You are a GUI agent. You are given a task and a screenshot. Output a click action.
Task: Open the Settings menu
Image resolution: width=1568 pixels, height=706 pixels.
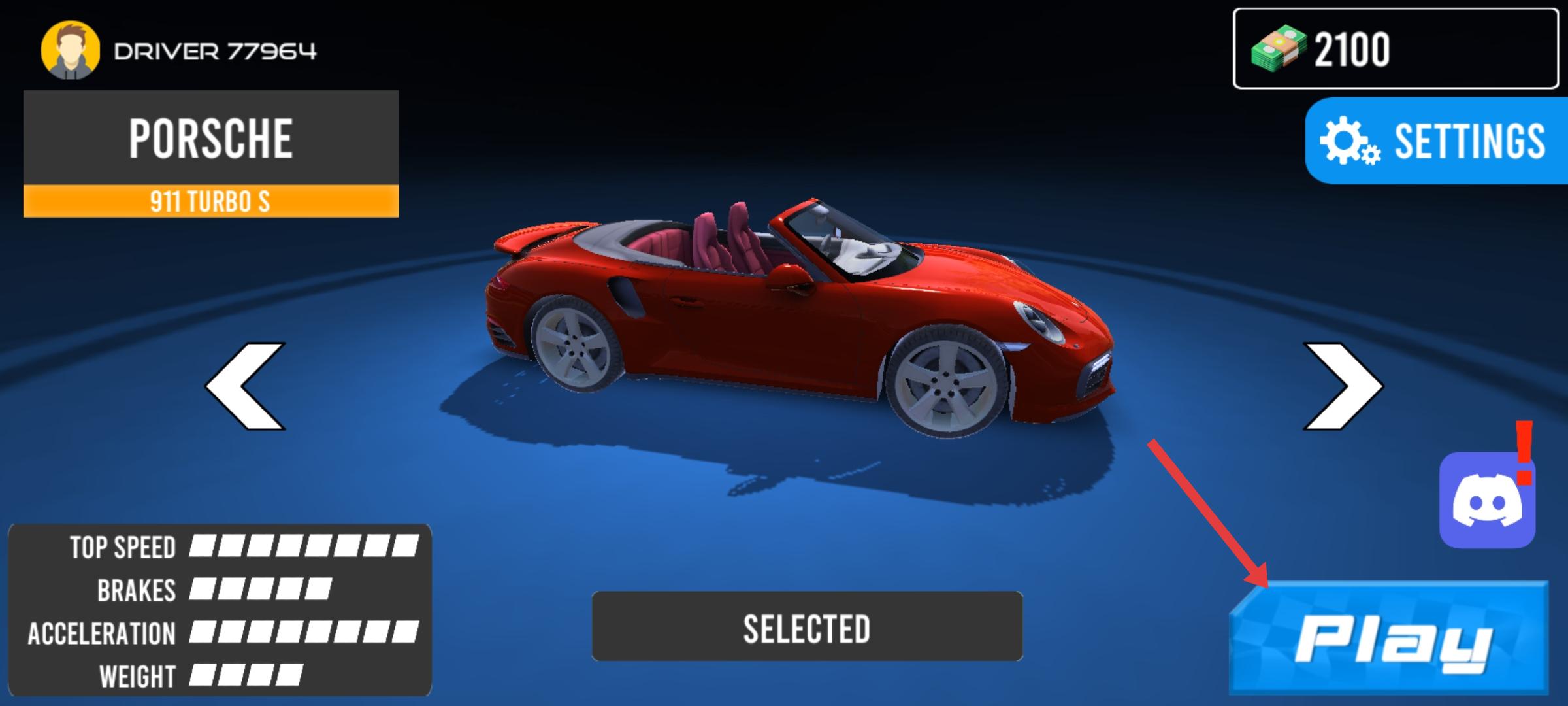coord(1436,141)
